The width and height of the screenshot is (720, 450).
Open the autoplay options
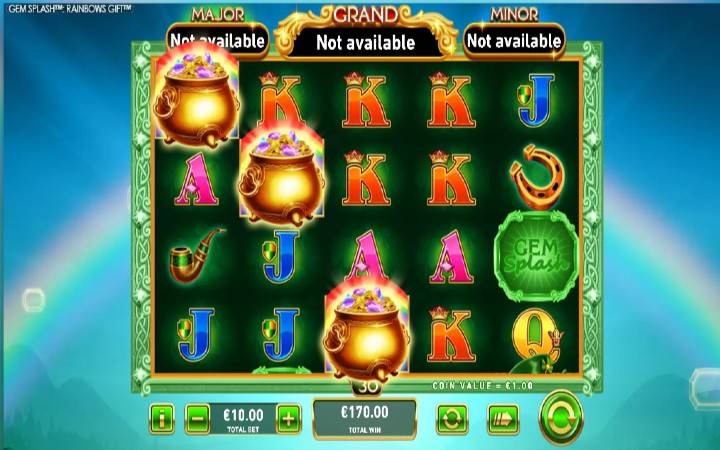(x=452, y=418)
